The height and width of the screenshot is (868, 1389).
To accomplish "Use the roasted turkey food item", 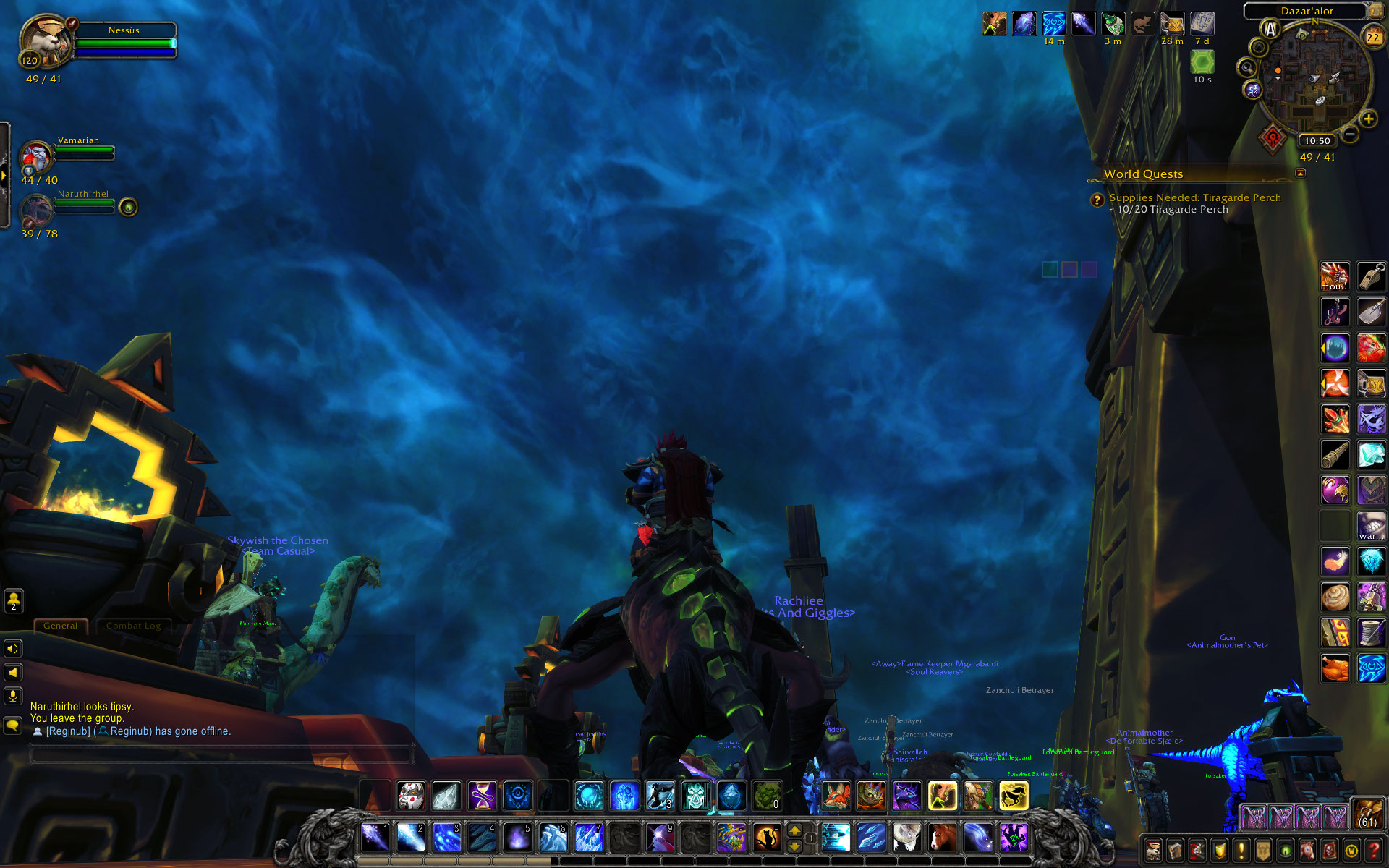I will pyautogui.click(x=1335, y=668).
